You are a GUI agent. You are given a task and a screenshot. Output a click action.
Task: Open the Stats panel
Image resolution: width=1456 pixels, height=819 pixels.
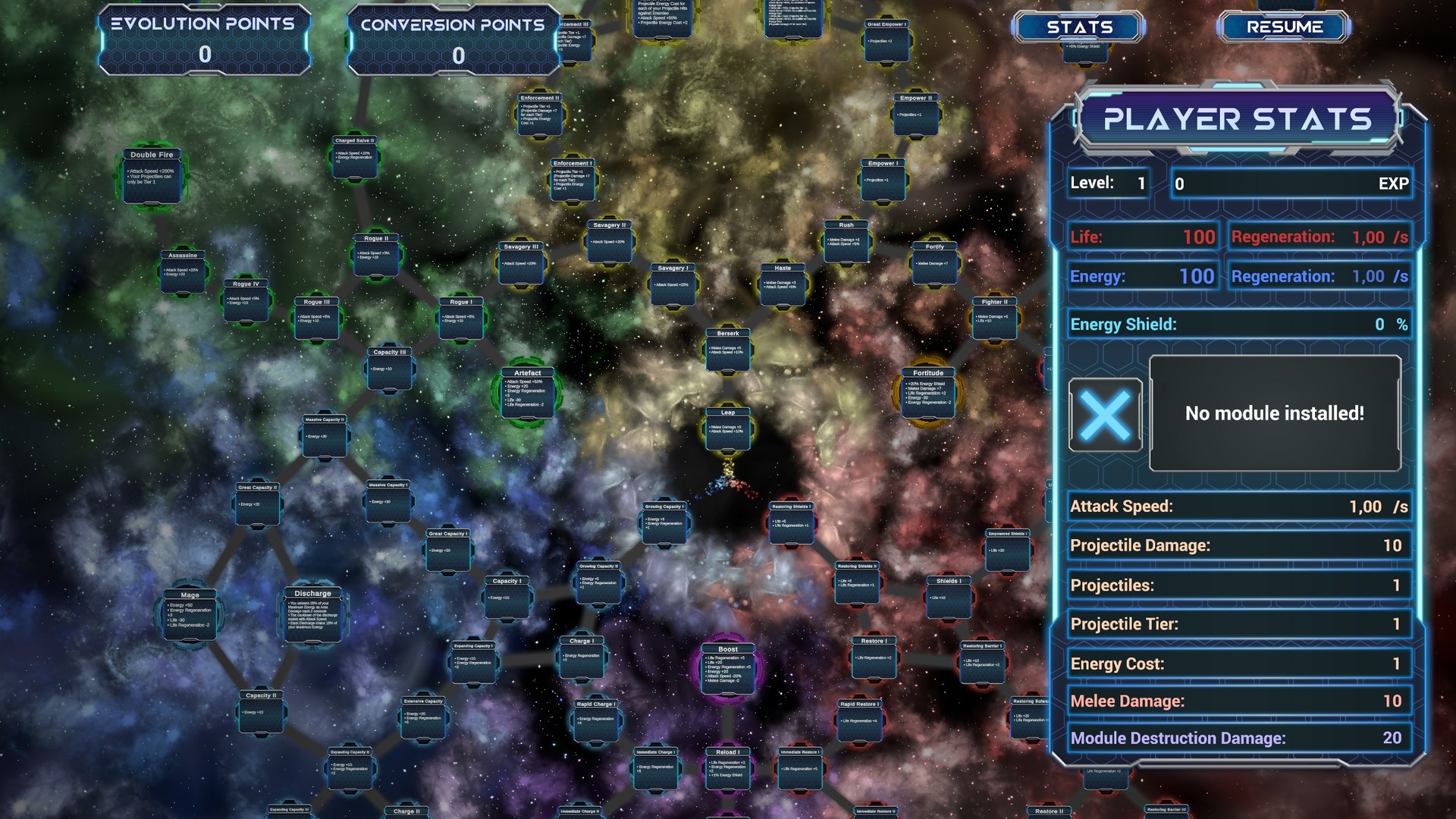click(x=1079, y=27)
